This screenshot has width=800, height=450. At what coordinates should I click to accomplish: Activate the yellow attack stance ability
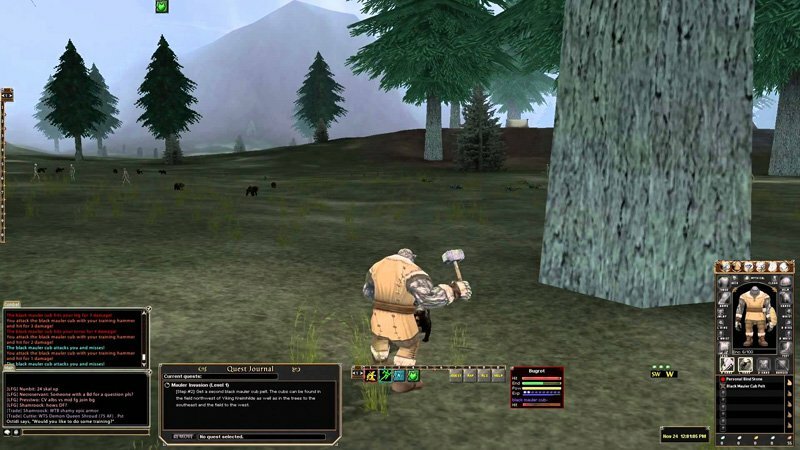pos(370,375)
